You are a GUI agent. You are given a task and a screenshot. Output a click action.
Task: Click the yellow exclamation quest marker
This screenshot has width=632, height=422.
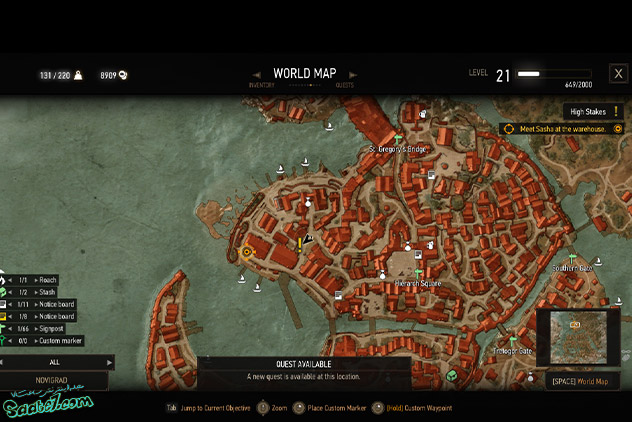pos(299,243)
